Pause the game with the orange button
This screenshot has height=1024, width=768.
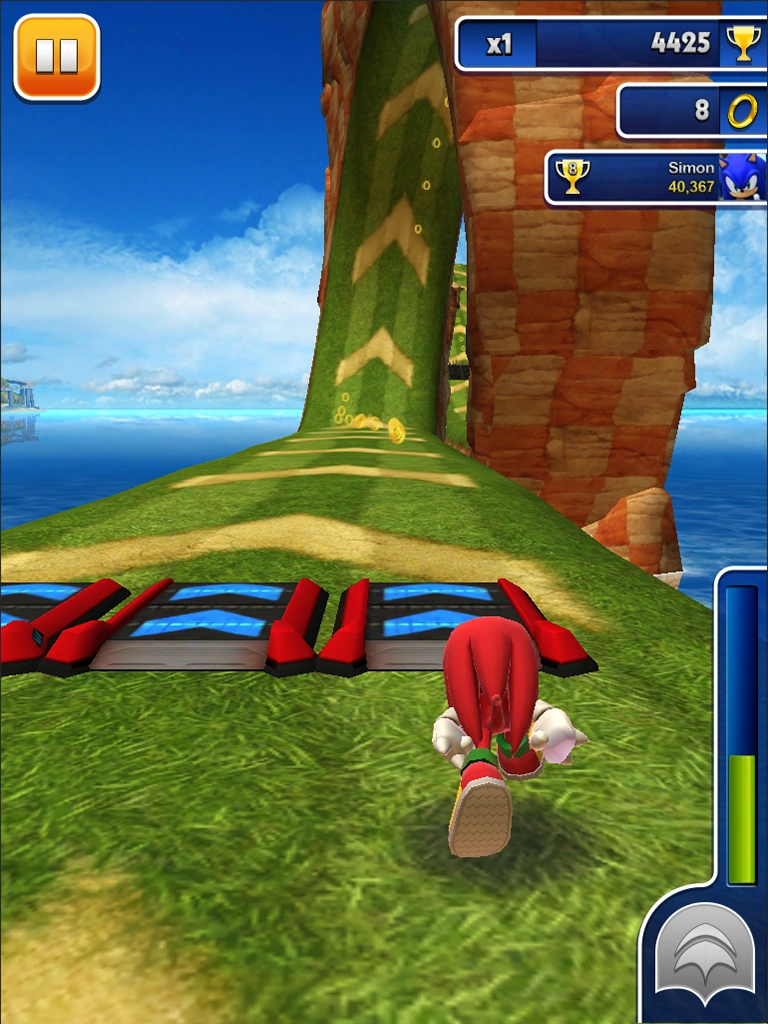57,57
